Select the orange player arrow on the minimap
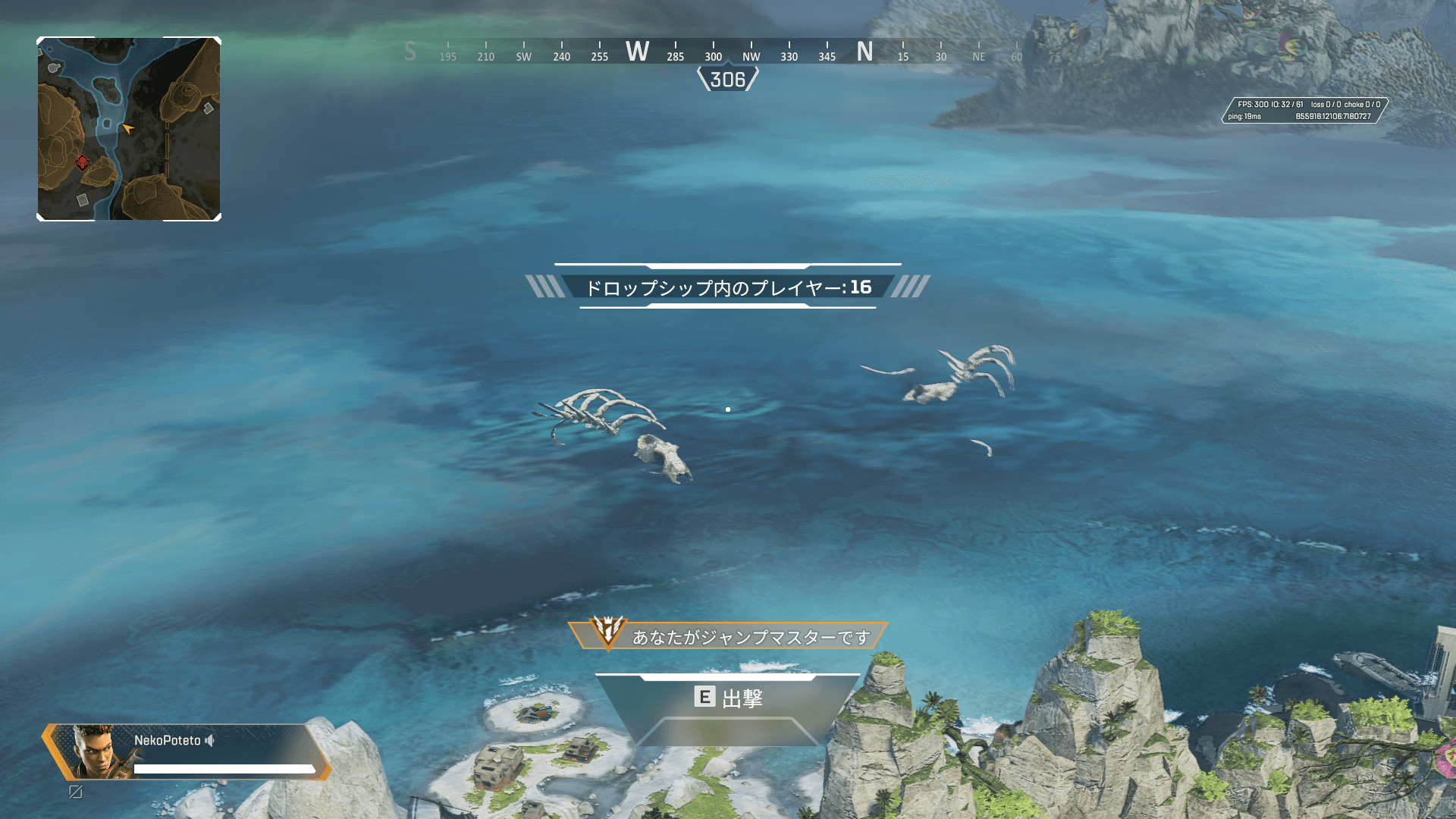This screenshot has height=819, width=1456. click(x=127, y=128)
